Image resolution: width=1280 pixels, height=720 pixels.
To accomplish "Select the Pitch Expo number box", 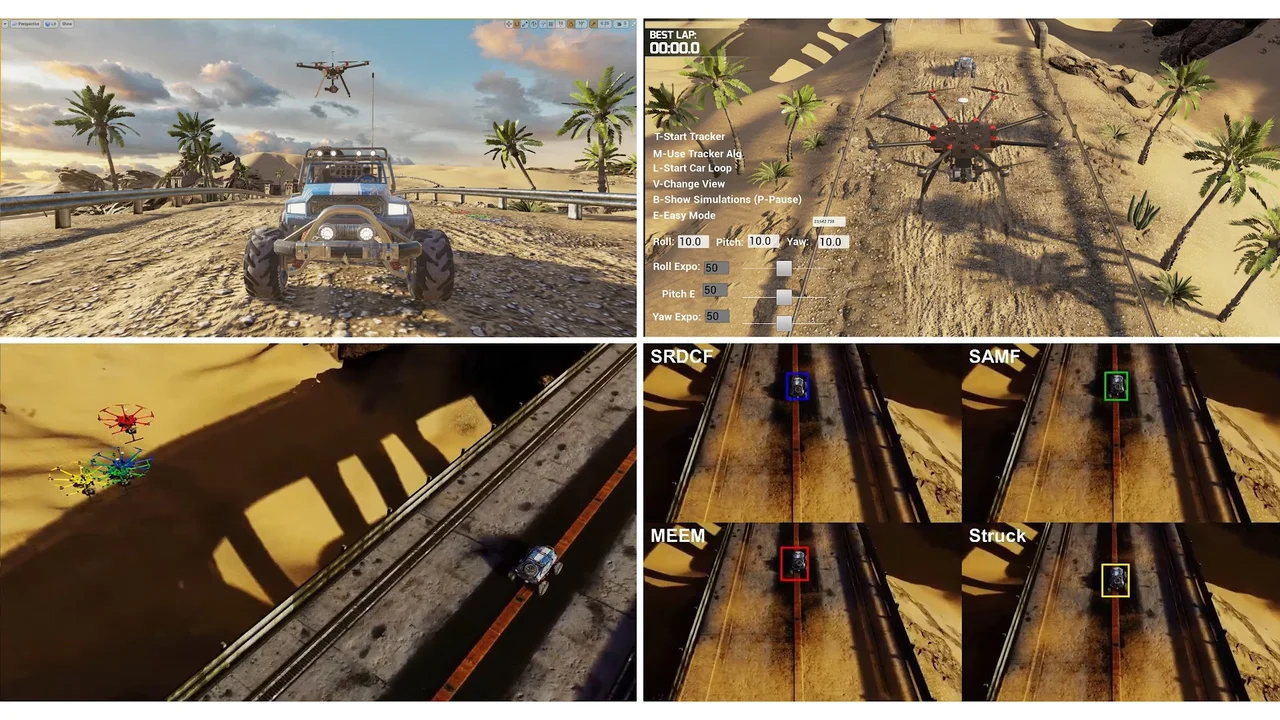I will (x=714, y=290).
